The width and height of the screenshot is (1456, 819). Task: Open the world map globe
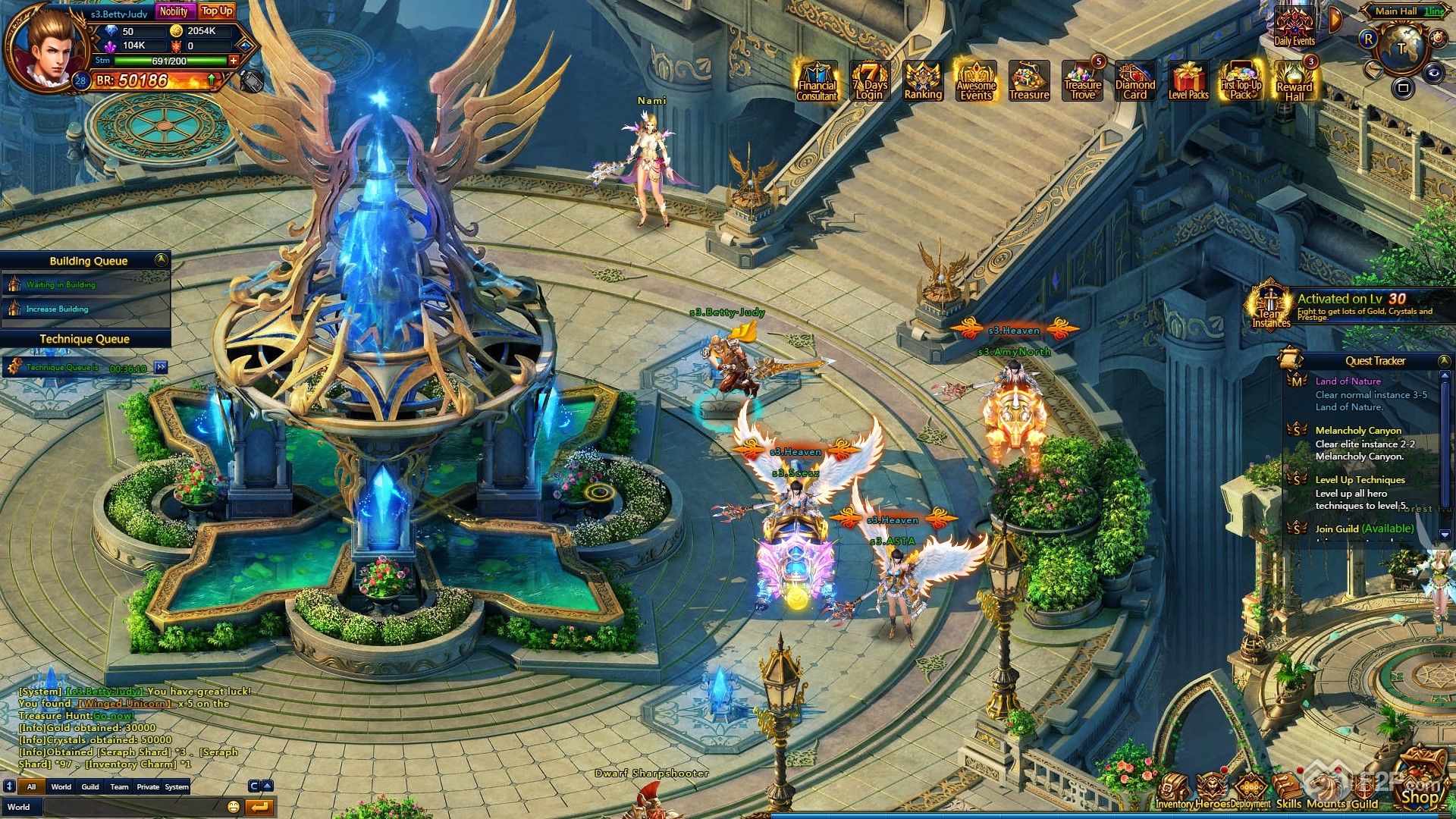point(1401,49)
